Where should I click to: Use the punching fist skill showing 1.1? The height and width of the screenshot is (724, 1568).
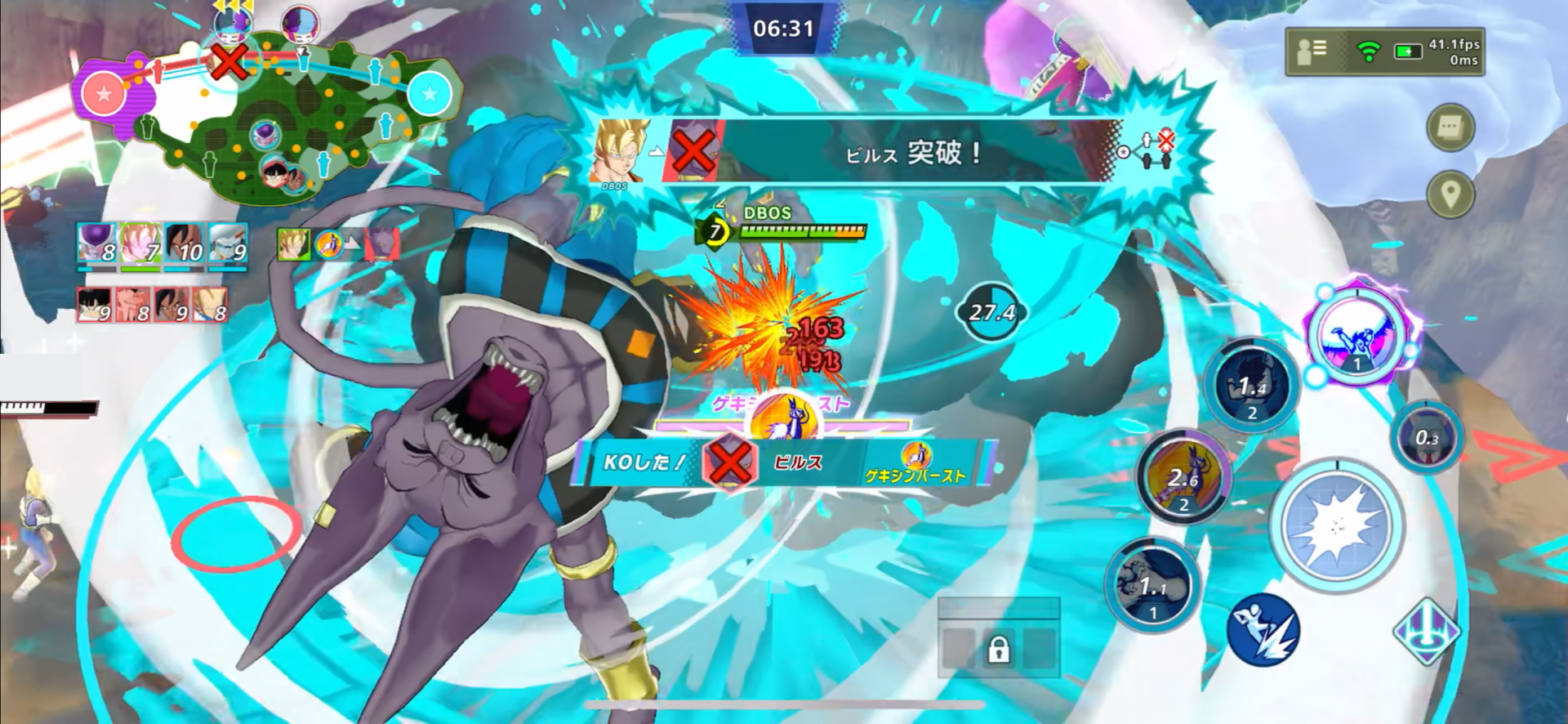click(1152, 585)
